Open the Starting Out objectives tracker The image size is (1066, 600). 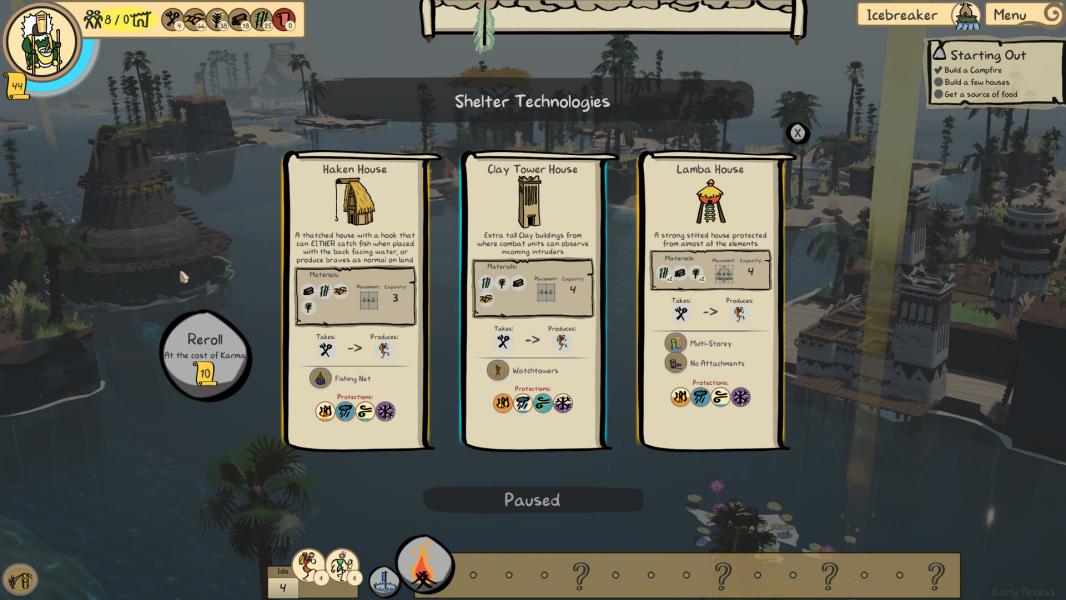click(995, 72)
